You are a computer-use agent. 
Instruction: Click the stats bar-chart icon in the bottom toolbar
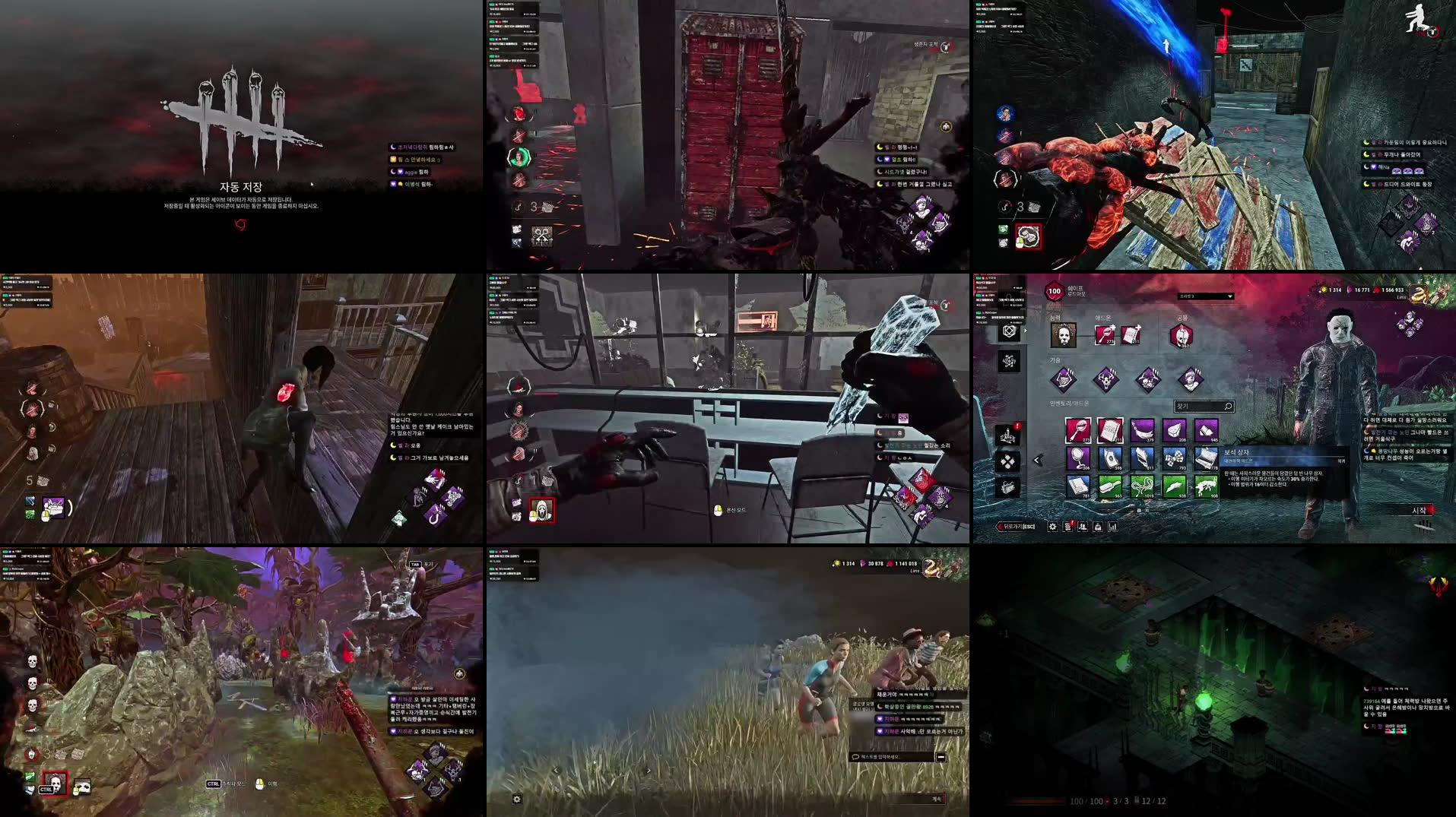(1112, 527)
